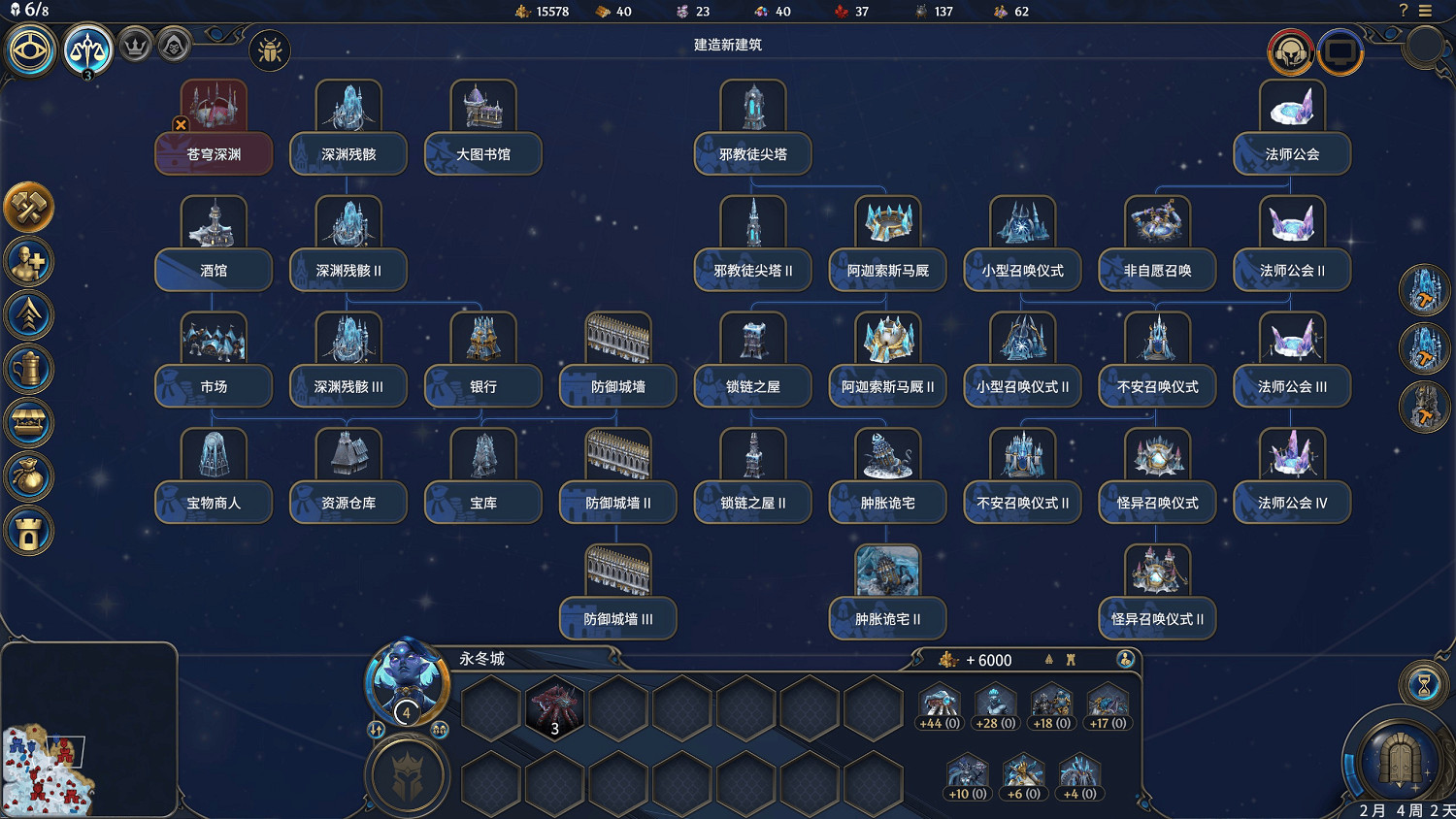
Task: Open the recruit units panel via person icon
Action: point(29,262)
